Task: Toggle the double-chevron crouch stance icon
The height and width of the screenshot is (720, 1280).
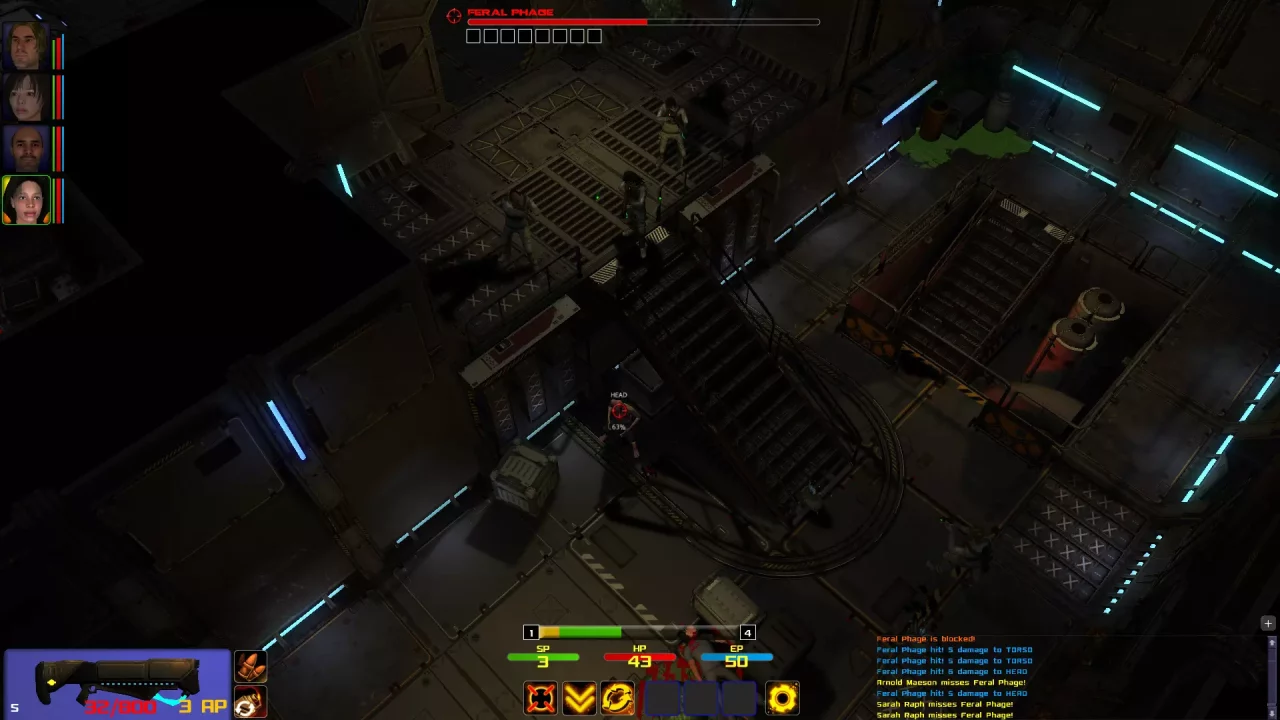Action: [x=579, y=698]
